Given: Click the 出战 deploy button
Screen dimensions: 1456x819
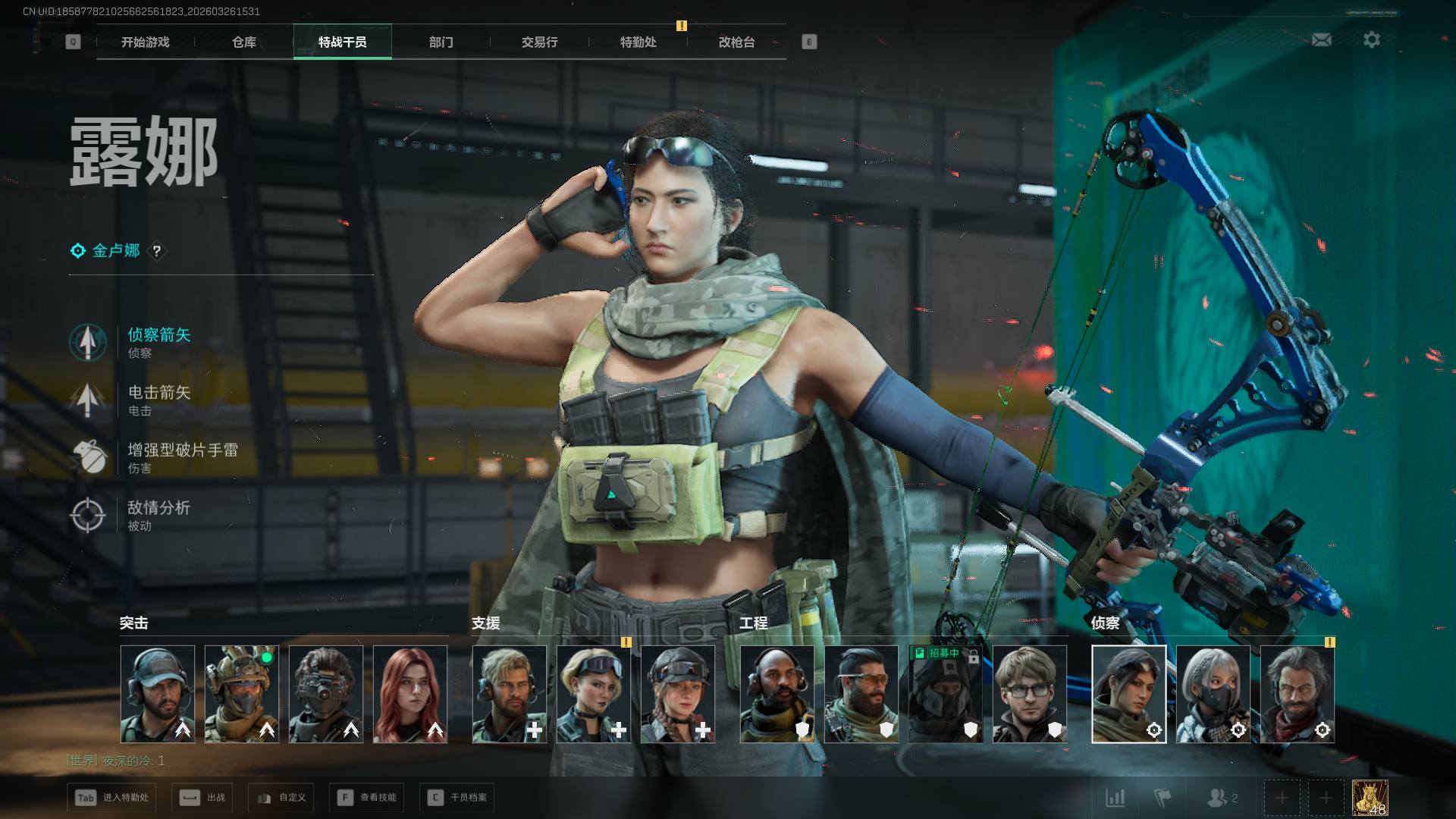Looking at the screenshot, I should click(202, 798).
